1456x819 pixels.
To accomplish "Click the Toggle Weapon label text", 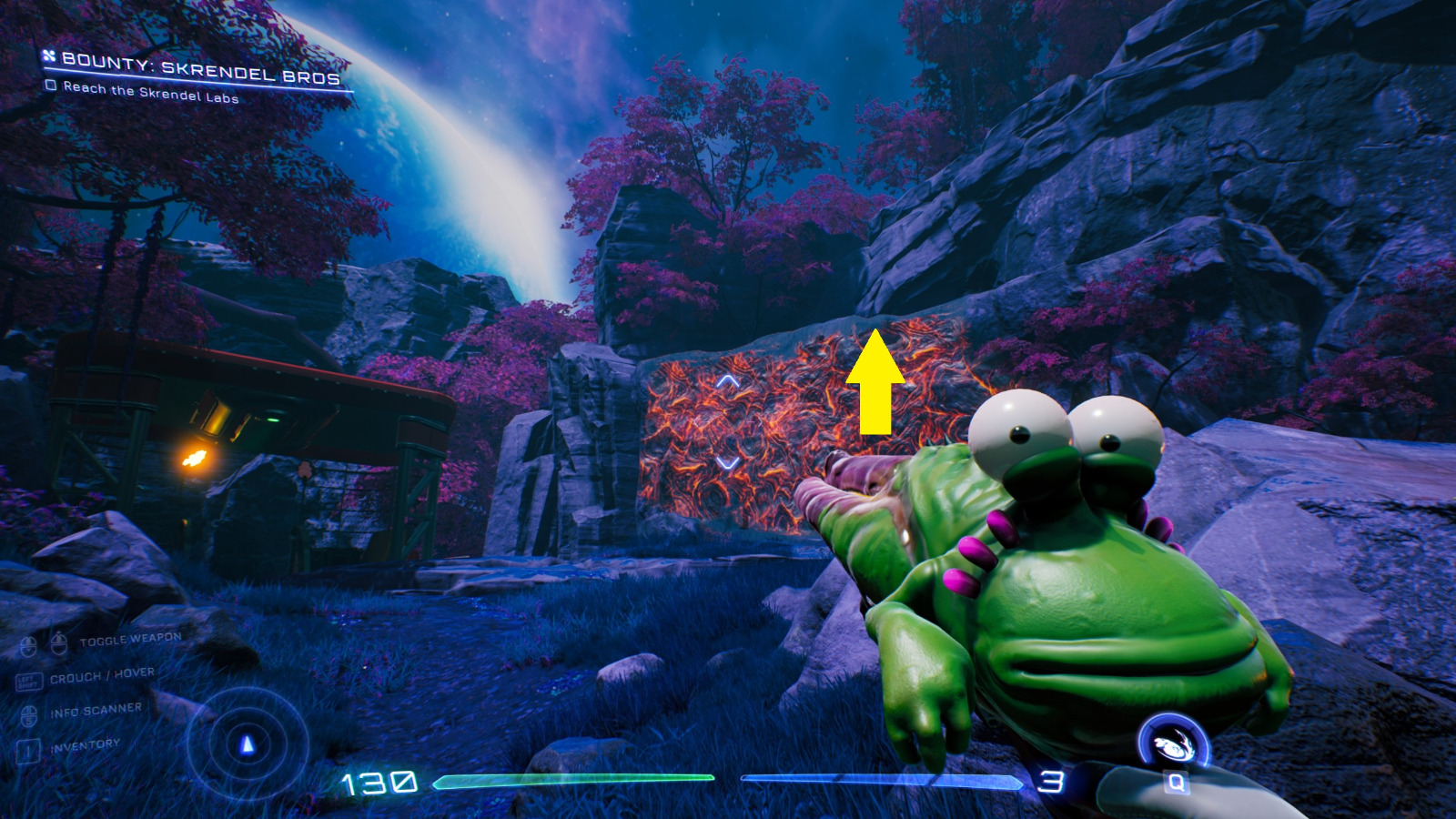I will tap(130, 637).
